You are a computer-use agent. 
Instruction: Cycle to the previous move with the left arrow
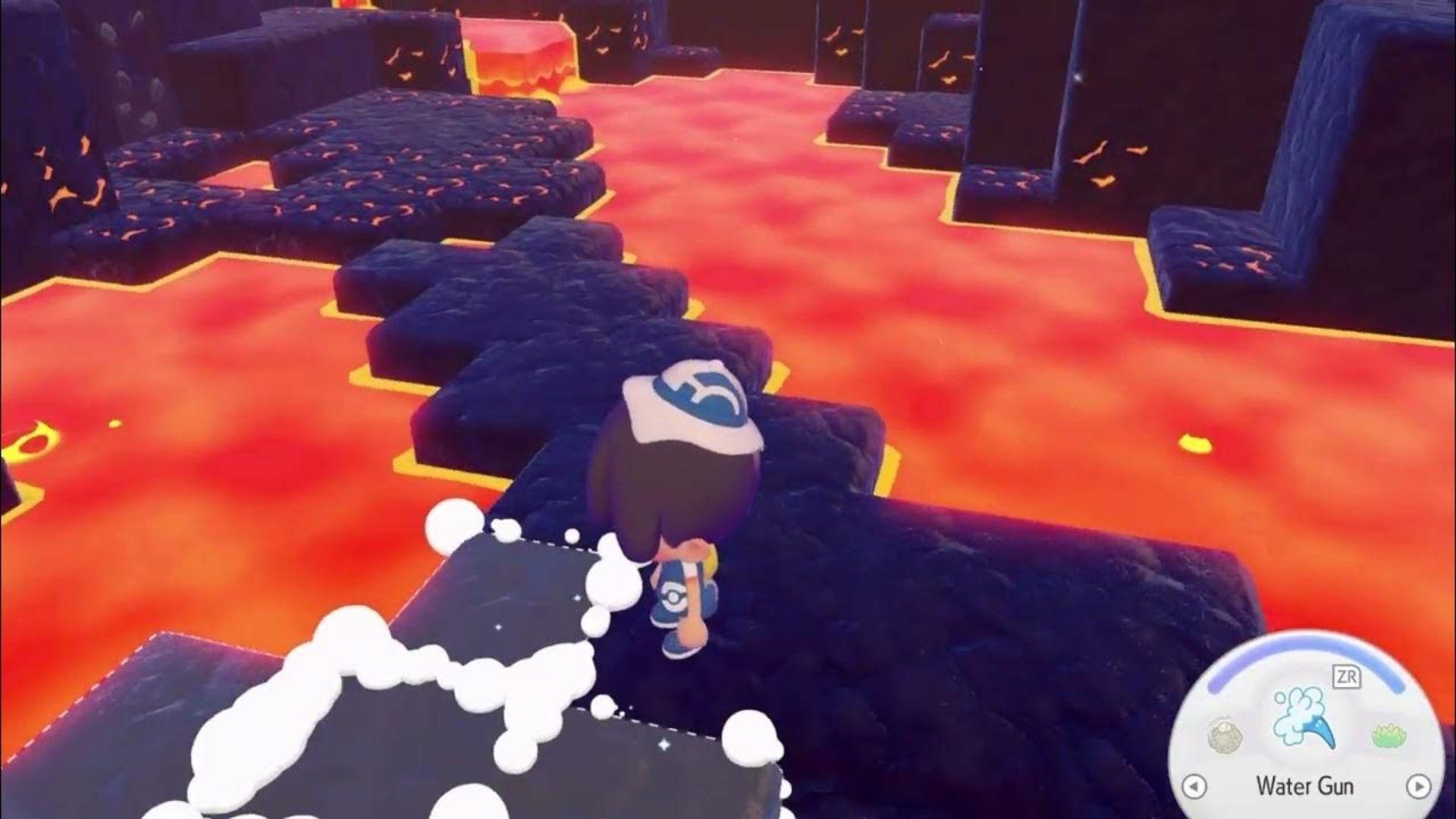(x=1194, y=786)
